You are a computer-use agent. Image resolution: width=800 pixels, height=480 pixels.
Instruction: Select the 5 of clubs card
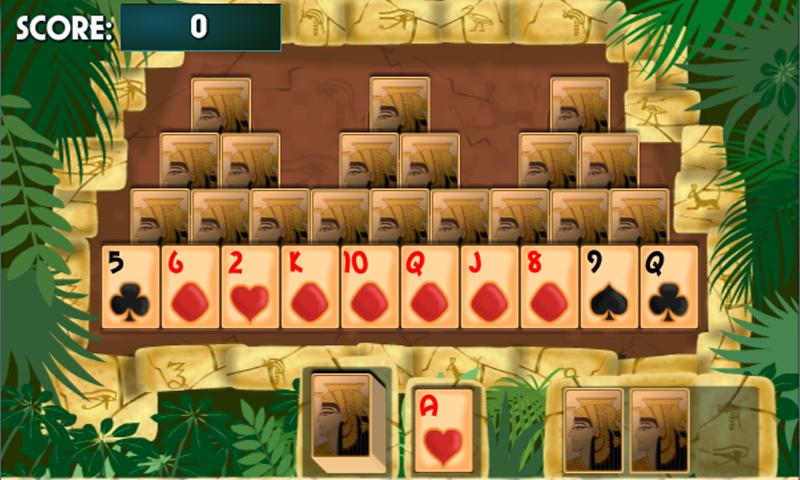click(x=131, y=288)
